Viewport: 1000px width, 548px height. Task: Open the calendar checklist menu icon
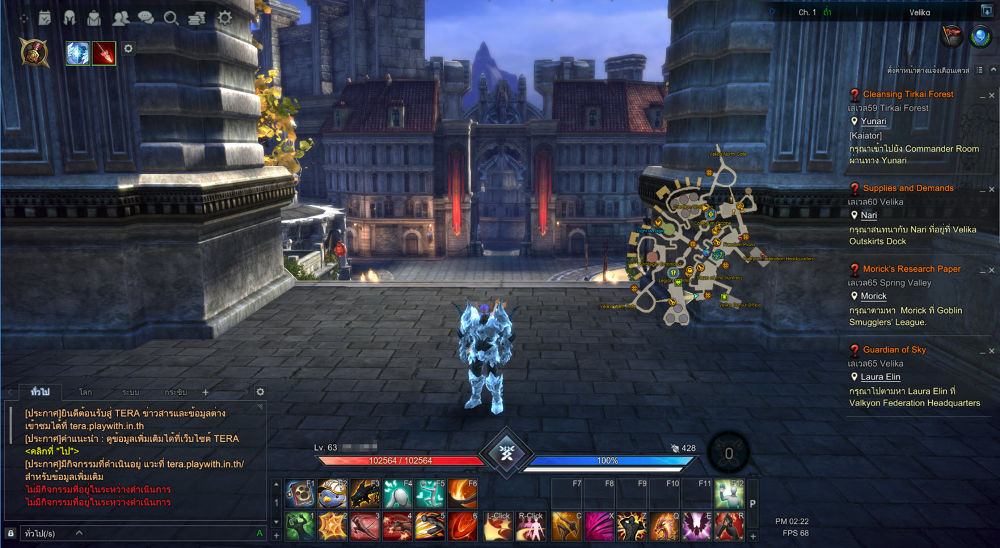45,17
